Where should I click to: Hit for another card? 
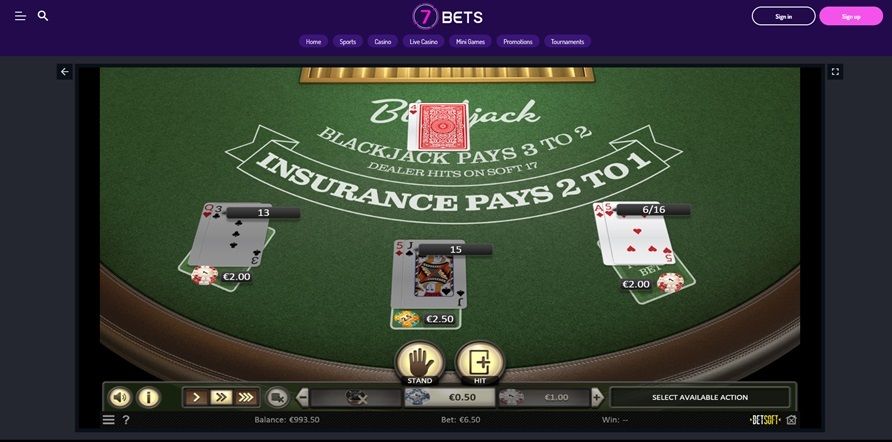point(480,361)
